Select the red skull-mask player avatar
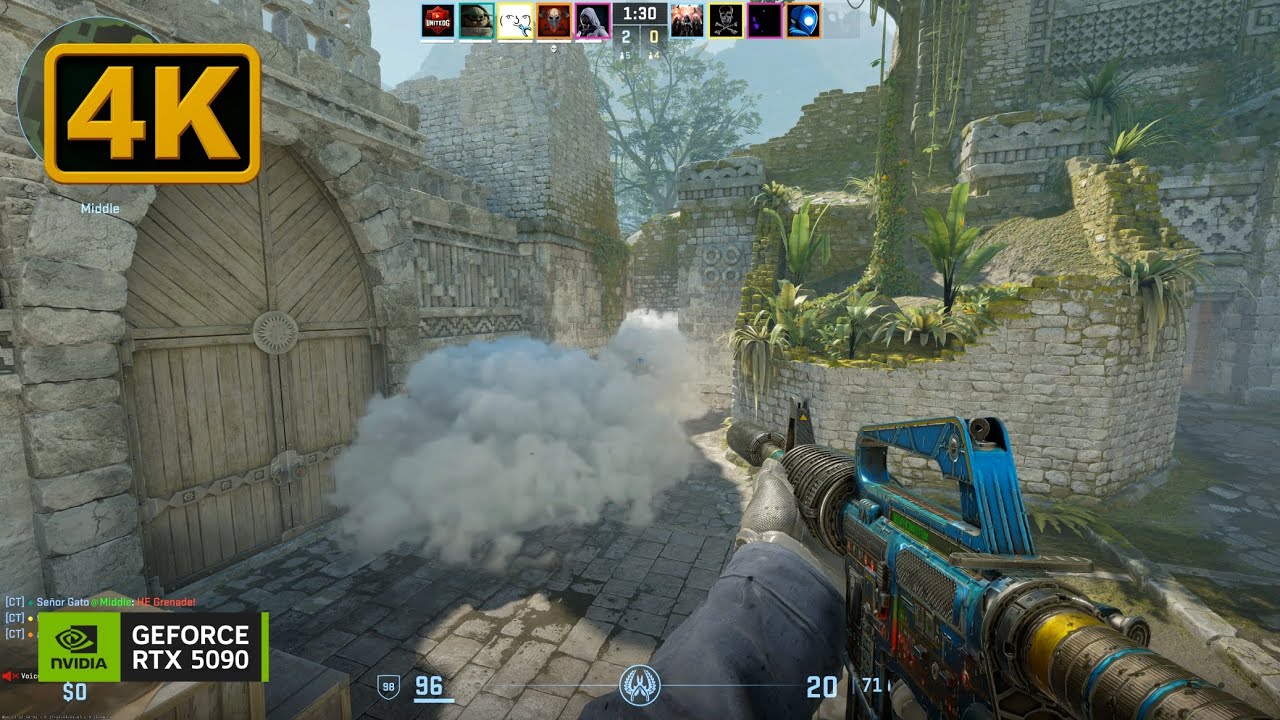 pos(554,21)
